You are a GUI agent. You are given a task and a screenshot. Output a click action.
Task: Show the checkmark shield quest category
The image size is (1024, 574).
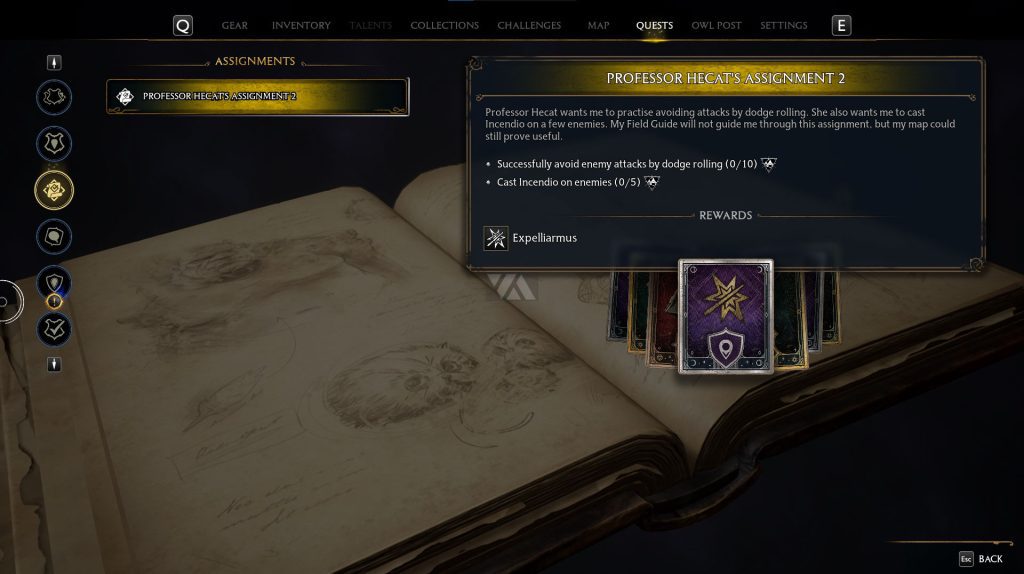(x=54, y=328)
